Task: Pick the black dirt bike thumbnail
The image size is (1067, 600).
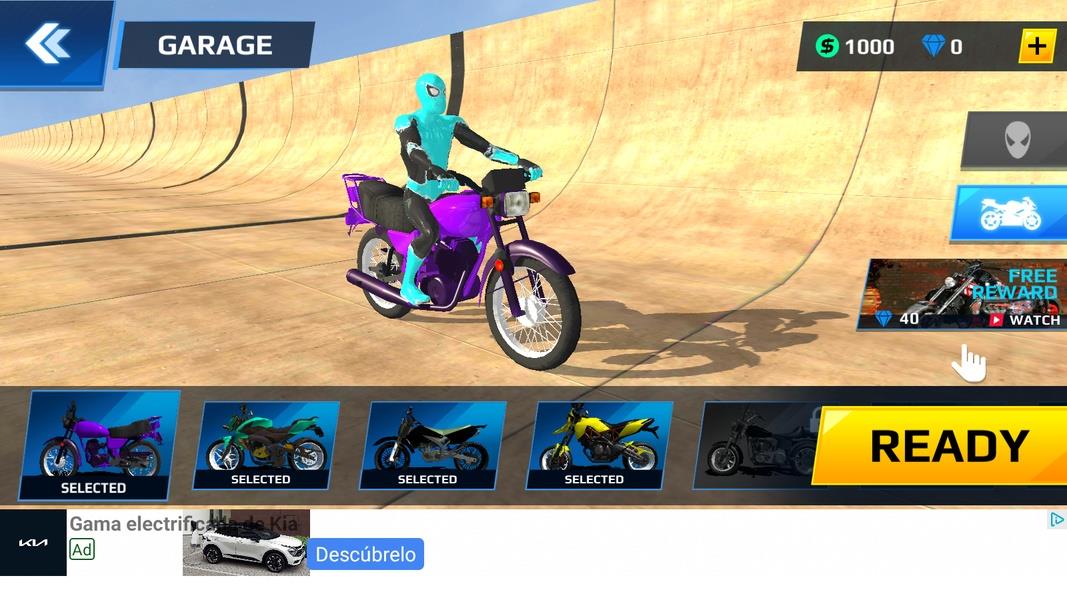Action: pyautogui.click(x=433, y=445)
